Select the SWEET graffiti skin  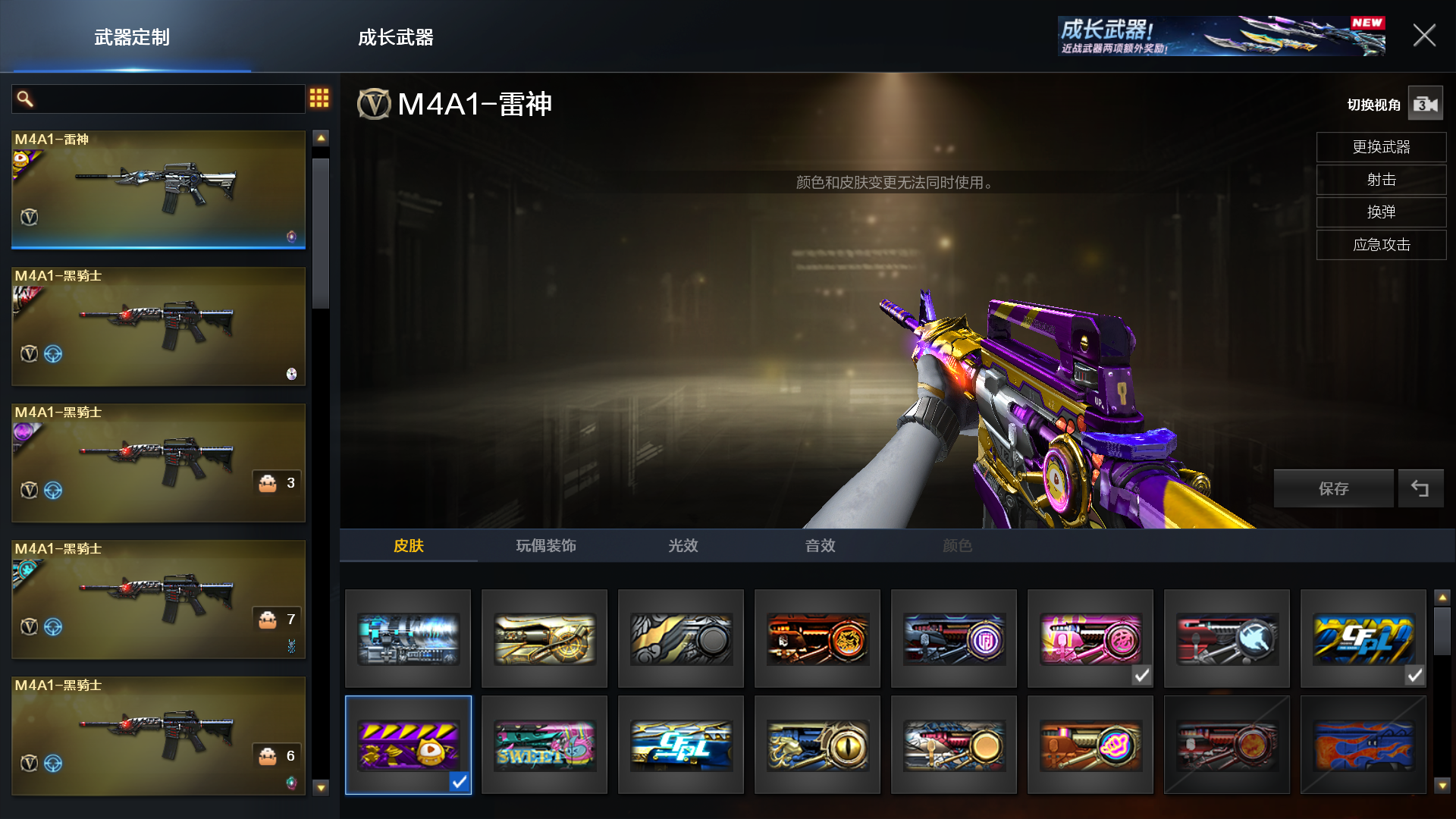click(x=544, y=745)
